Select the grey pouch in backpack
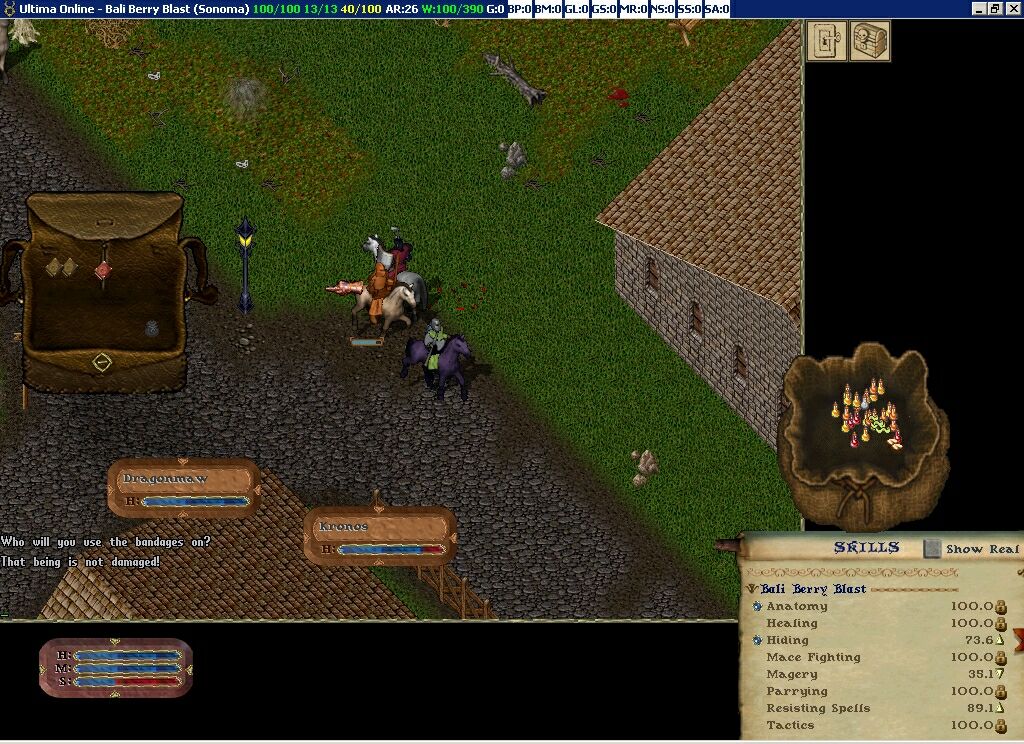 point(152,328)
